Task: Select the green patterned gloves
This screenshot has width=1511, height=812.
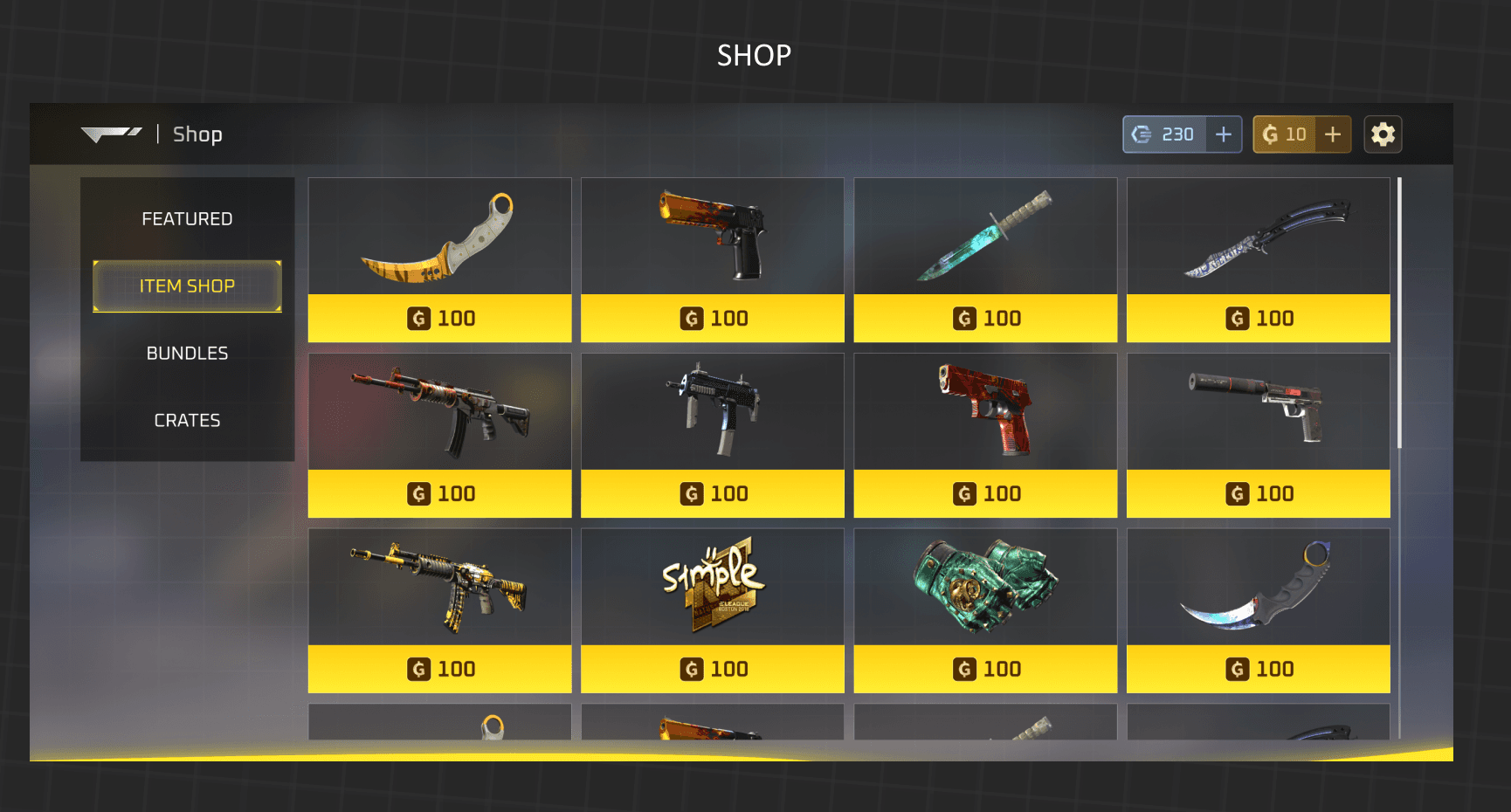Action: [985, 610]
